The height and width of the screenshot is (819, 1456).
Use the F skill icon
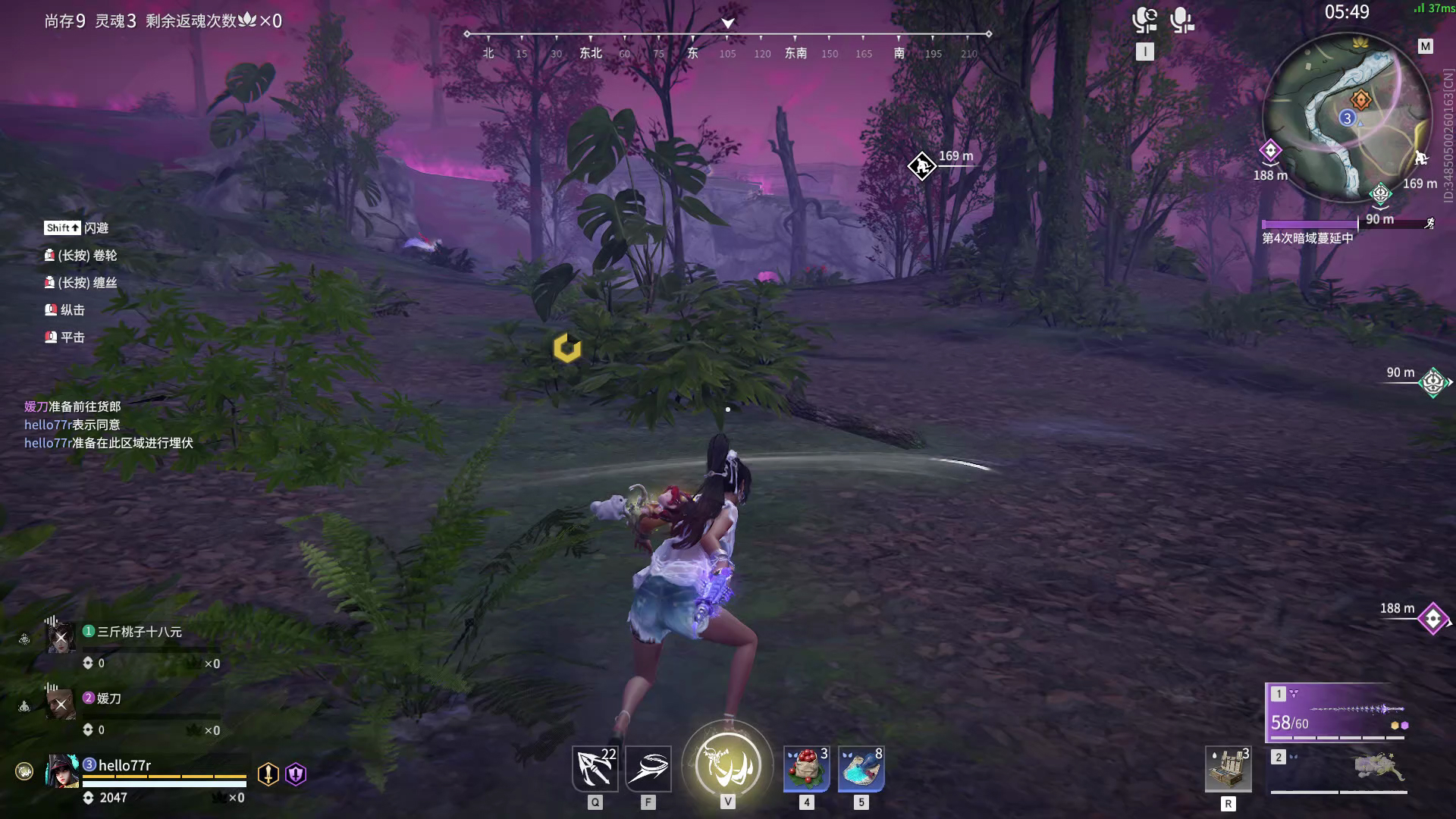(648, 769)
